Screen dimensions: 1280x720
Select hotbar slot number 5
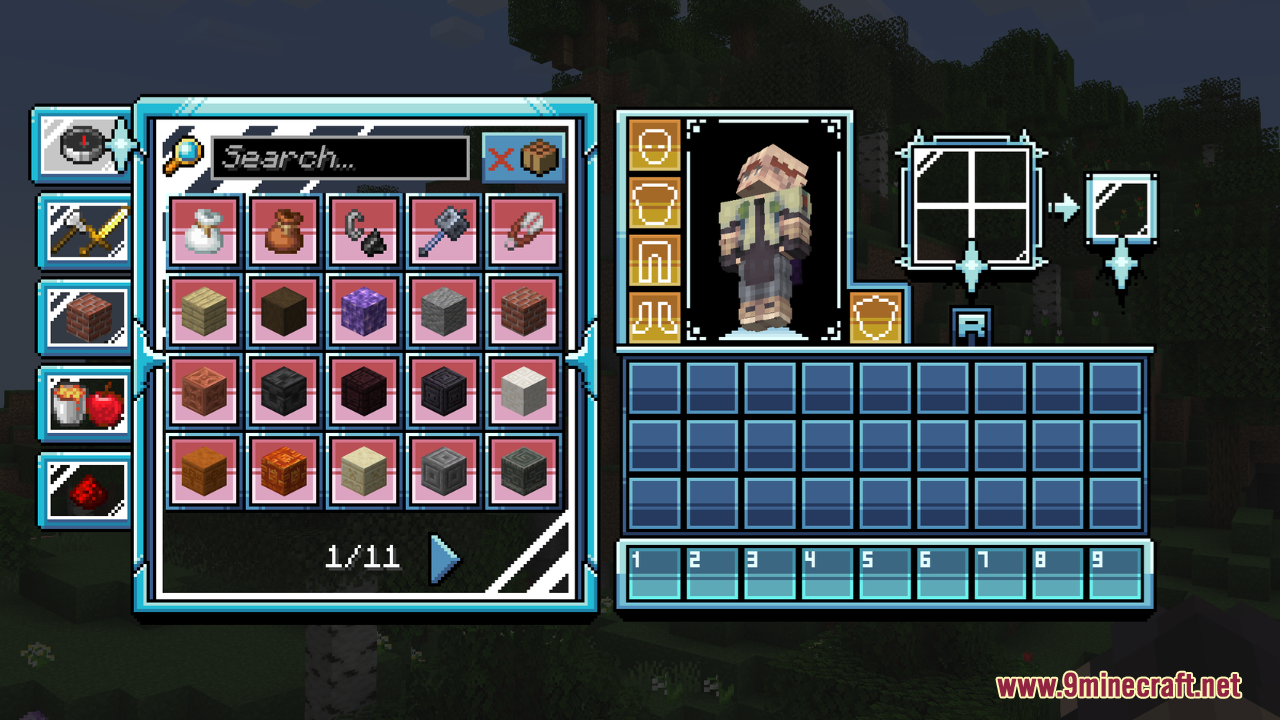pyautogui.click(x=885, y=572)
